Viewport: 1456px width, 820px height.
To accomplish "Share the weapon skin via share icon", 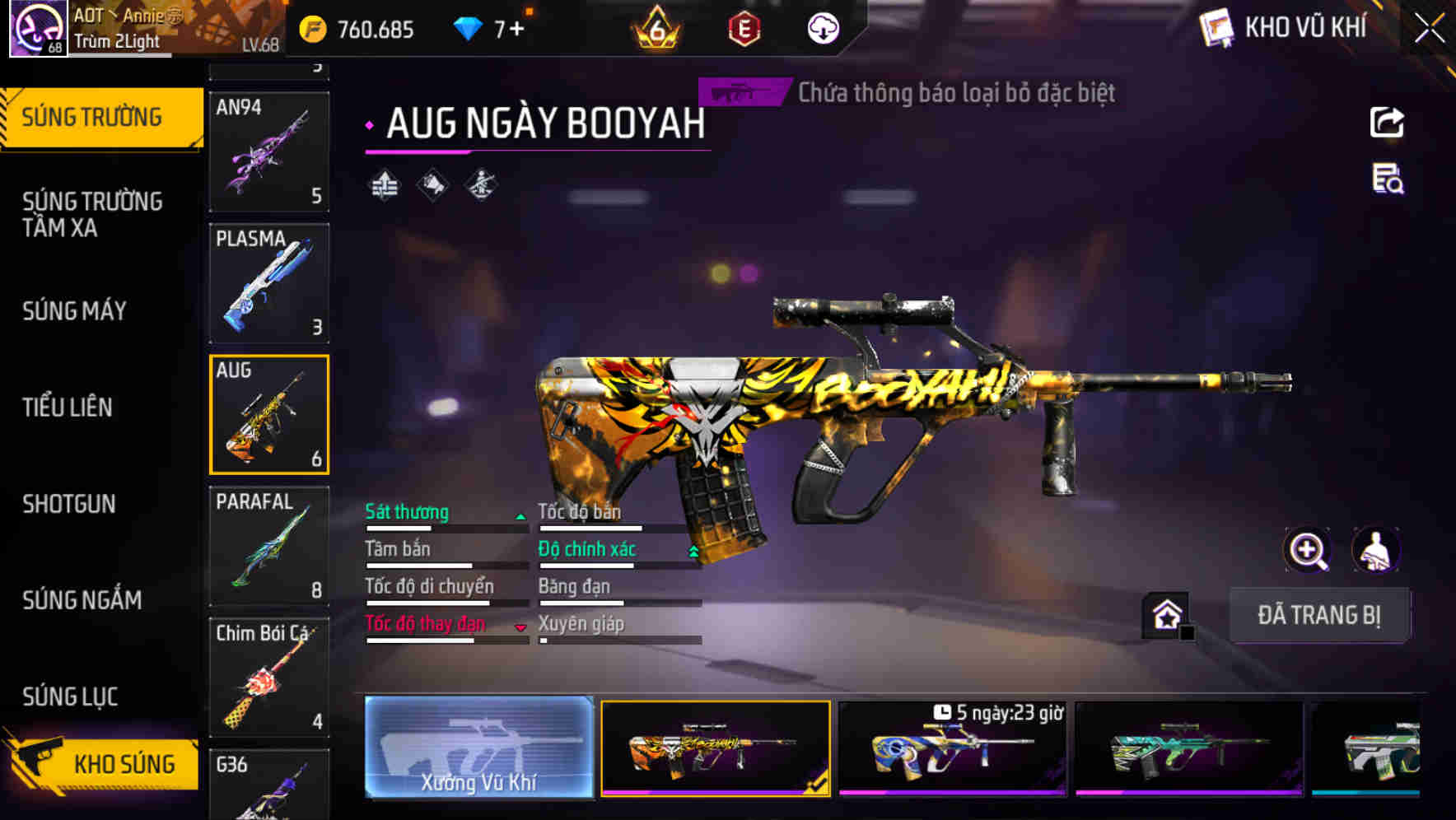I will point(1387,123).
